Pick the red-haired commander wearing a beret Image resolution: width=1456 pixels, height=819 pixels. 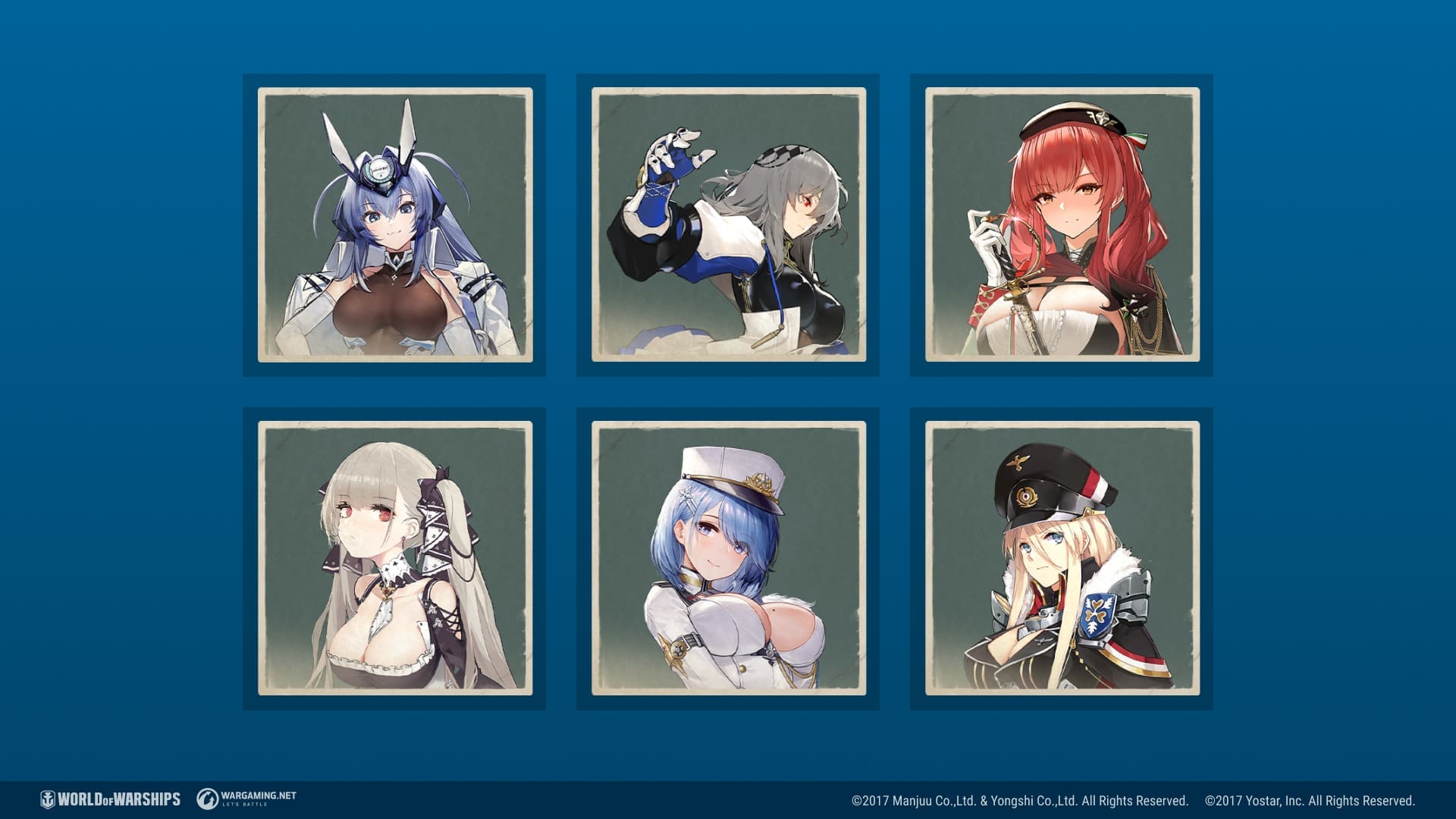click(x=1062, y=224)
